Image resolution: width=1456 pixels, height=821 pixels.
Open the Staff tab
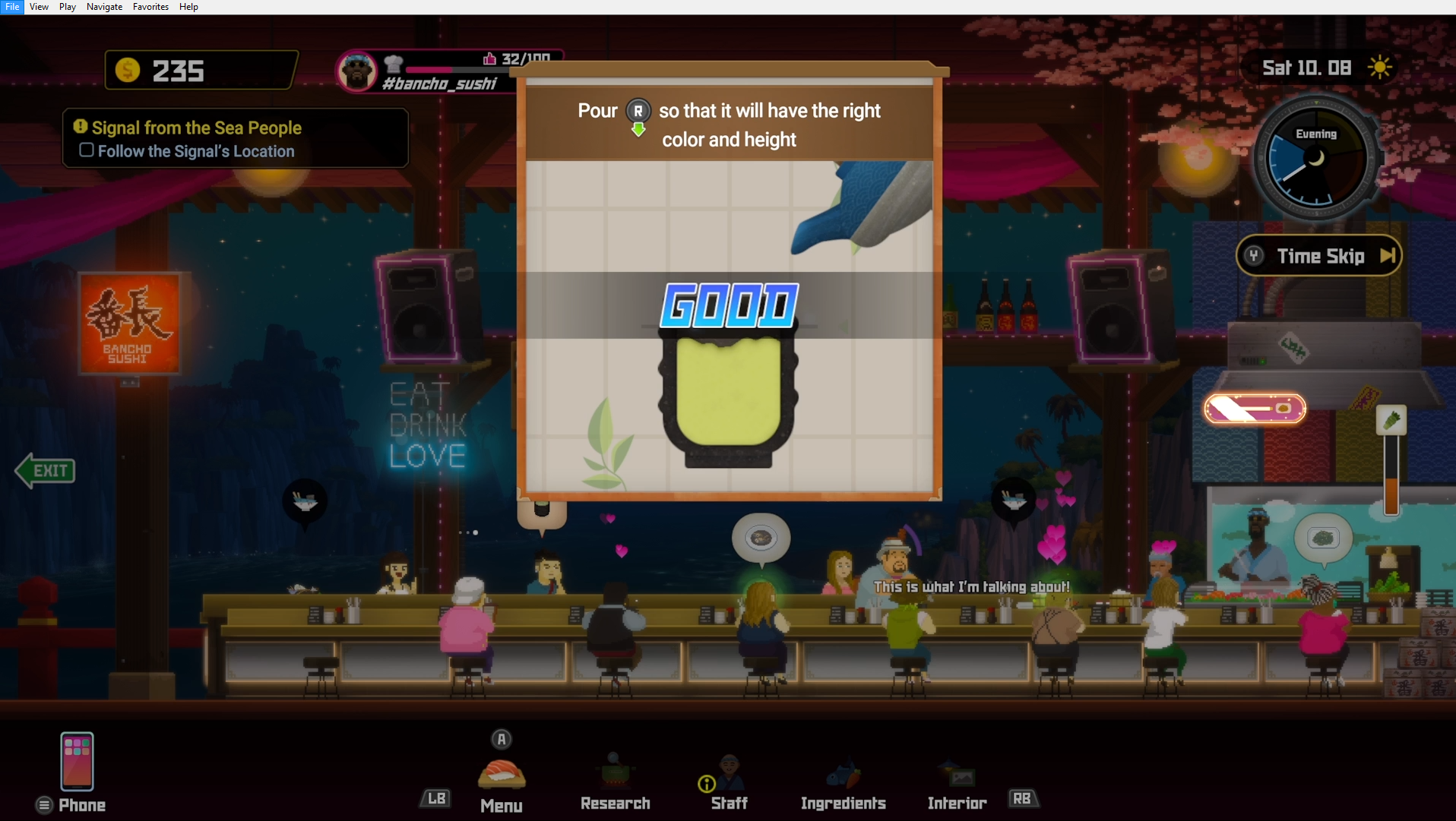click(729, 782)
